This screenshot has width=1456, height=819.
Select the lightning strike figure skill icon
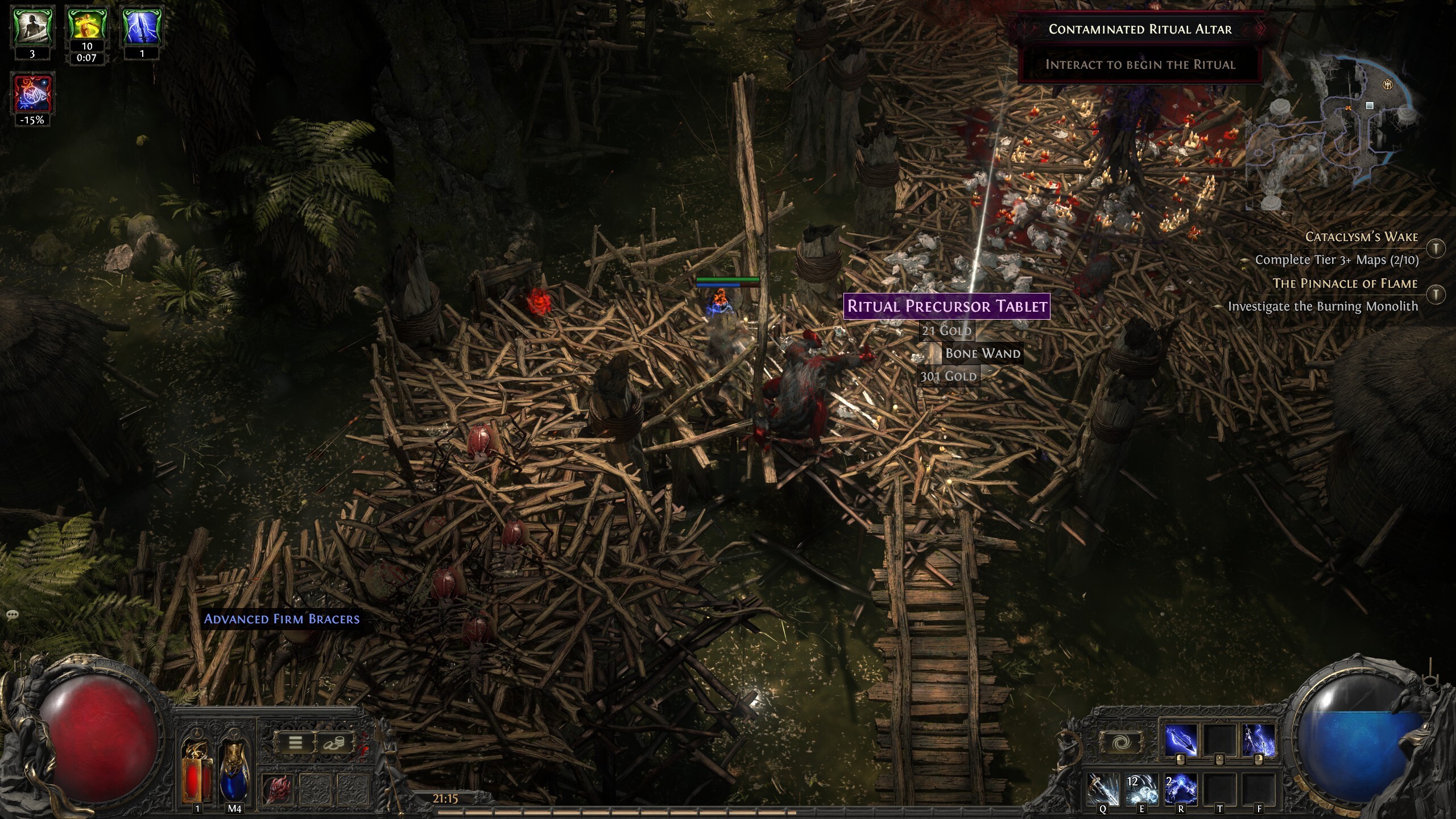[x=1258, y=742]
